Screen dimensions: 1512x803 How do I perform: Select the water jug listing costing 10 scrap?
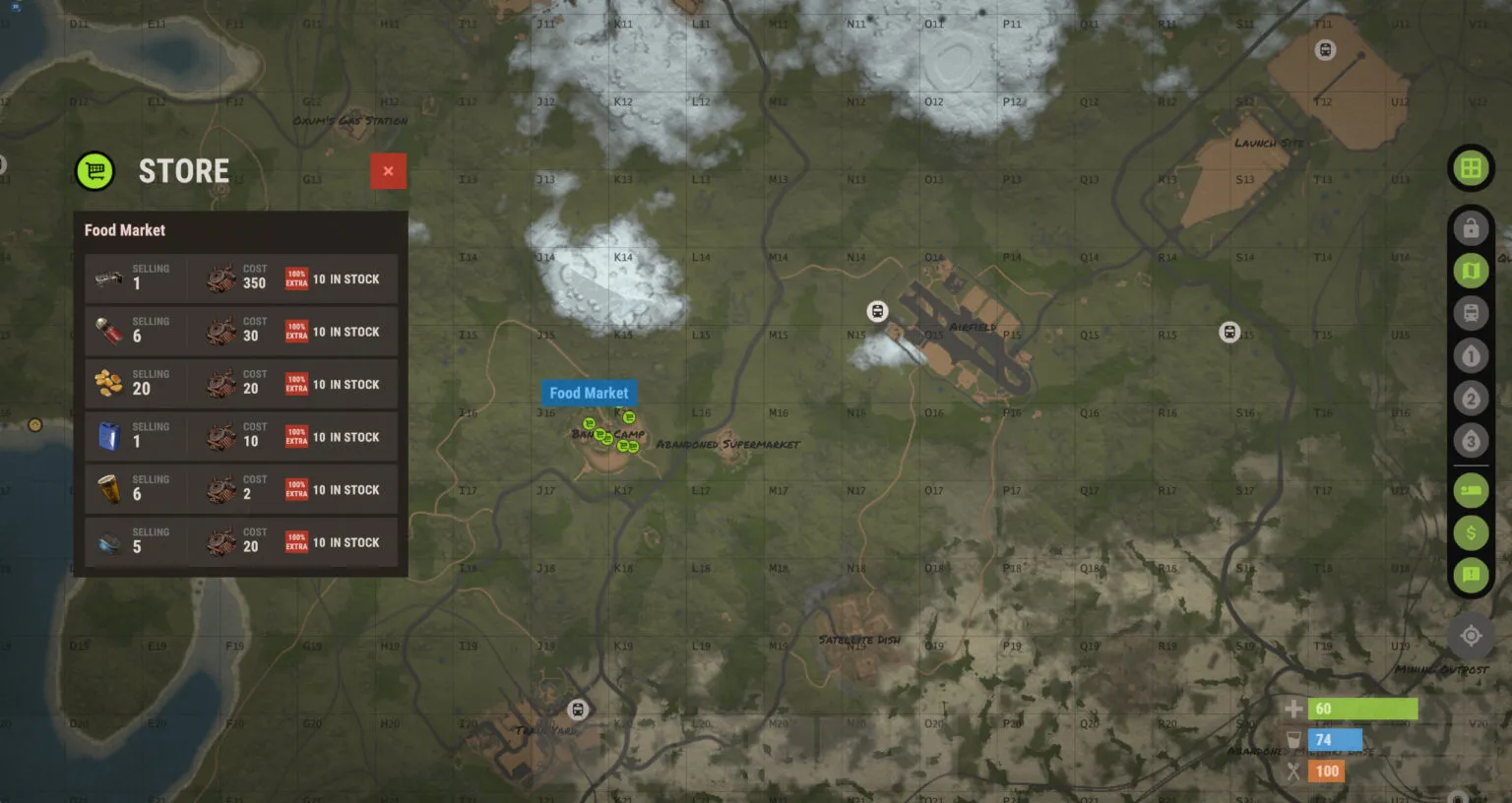pos(241,437)
